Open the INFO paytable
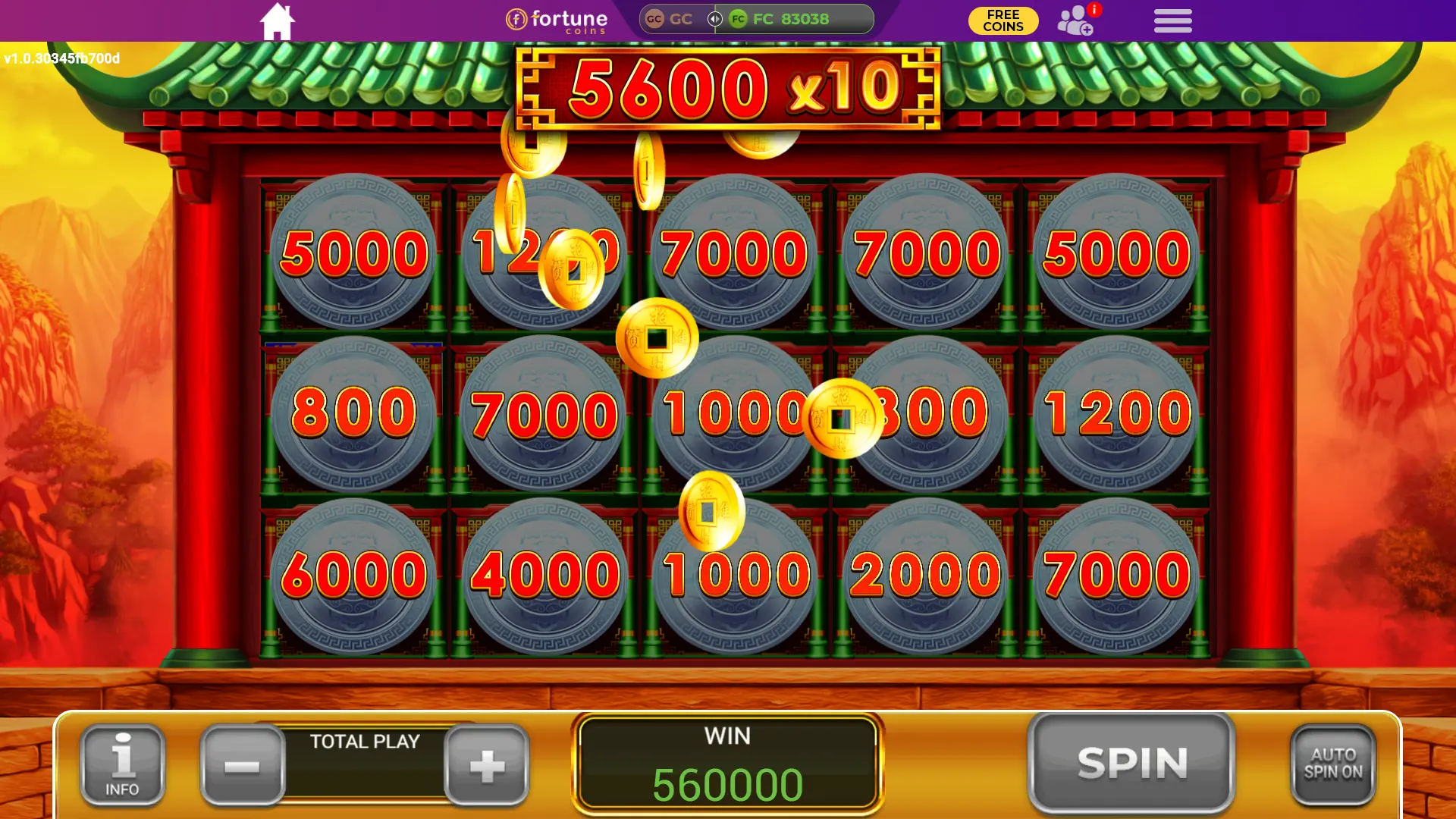Screen dimensions: 1456x819 (122, 764)
